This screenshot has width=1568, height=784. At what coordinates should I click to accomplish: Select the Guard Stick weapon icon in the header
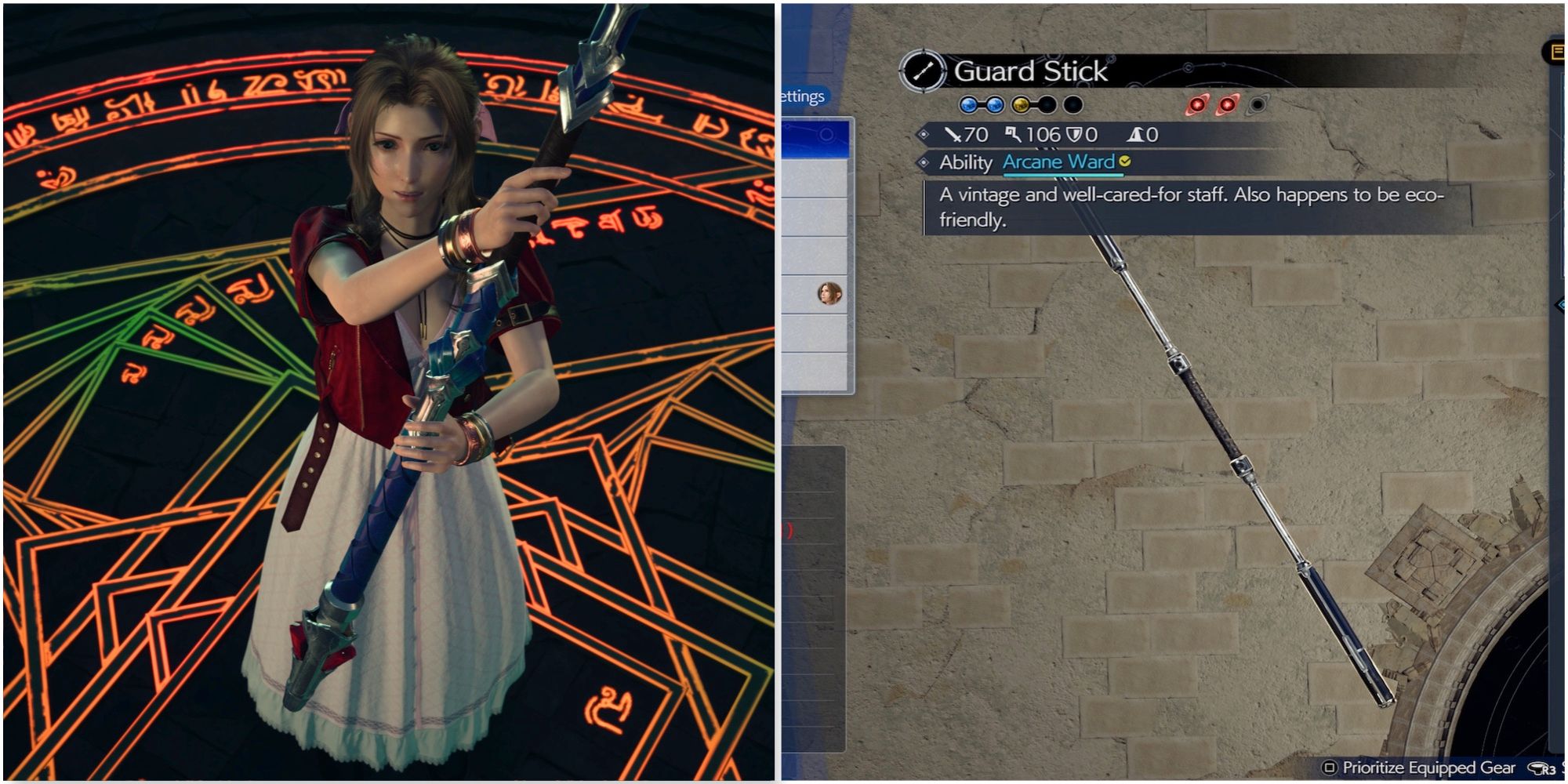coord(922,70)
